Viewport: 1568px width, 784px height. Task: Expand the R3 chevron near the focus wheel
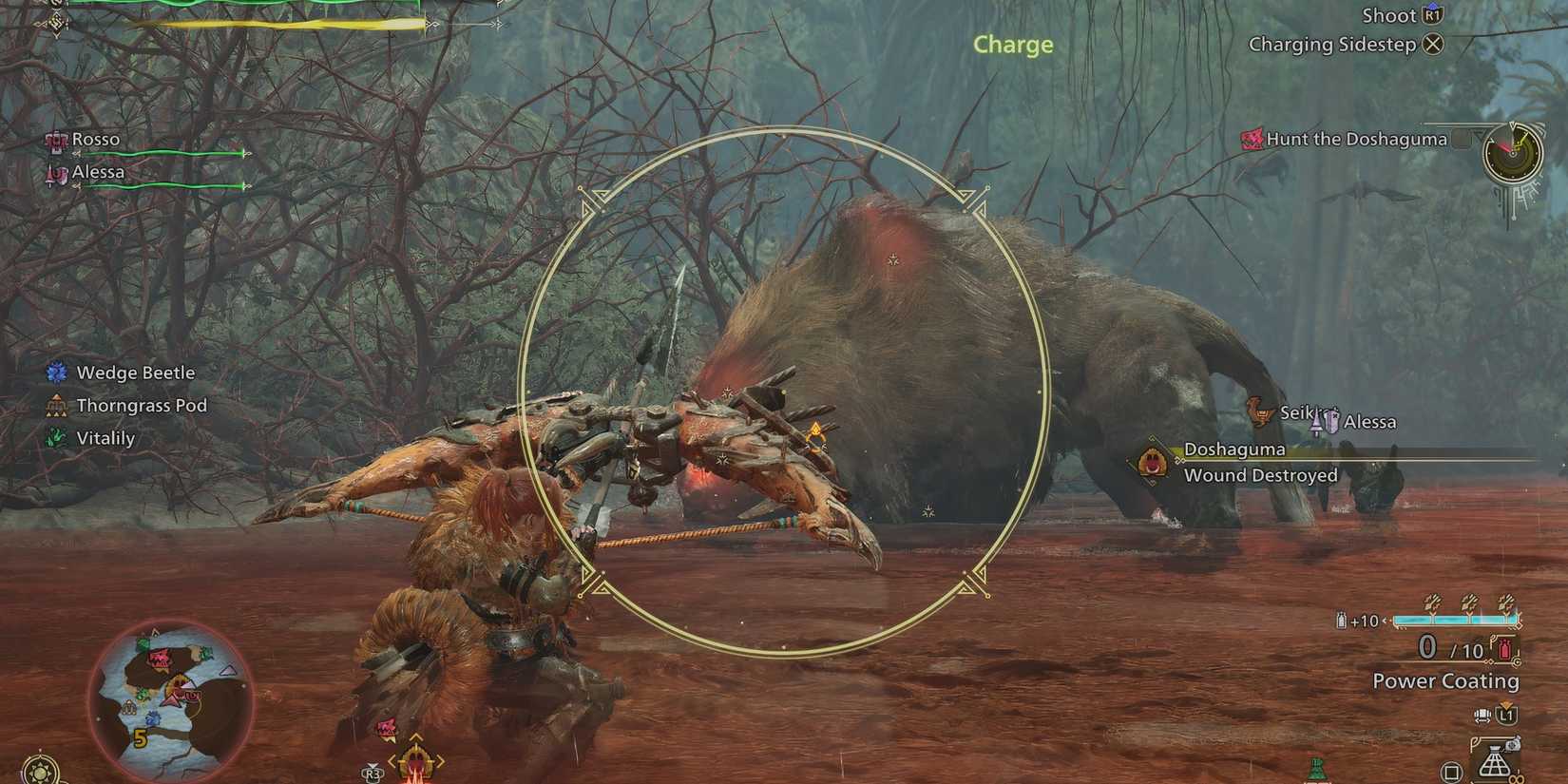tap(372, 766)
